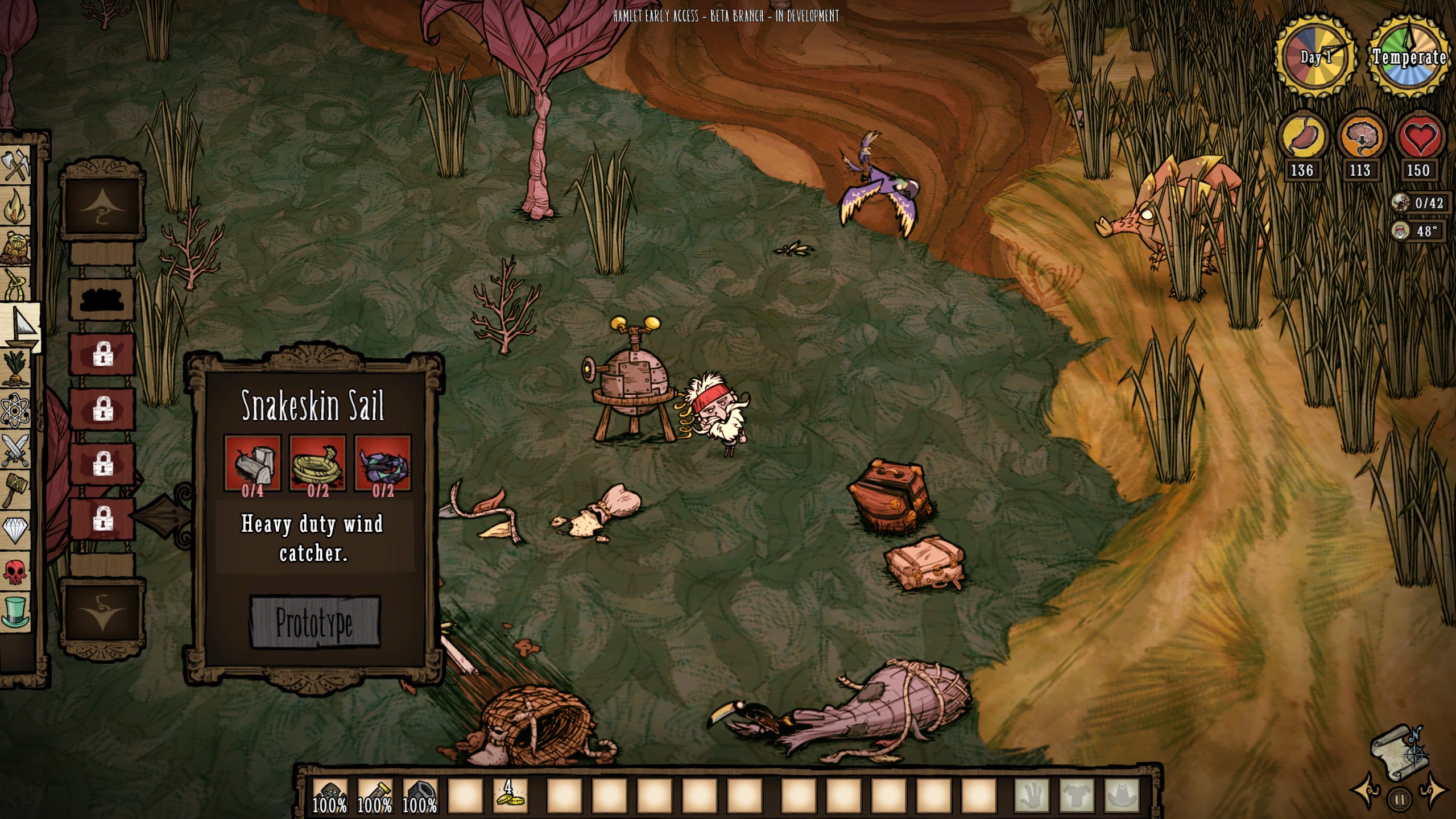Open the map scroll with compass
Screen dimensions: 1456x819
coord(1400,752)
